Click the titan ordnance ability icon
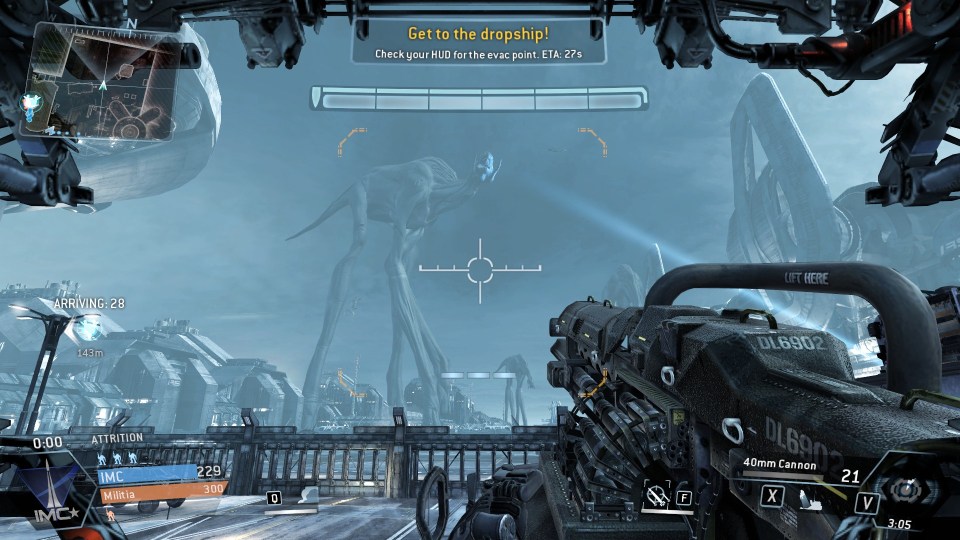This screenshot has width=960, height=540. tap(657, 495)
